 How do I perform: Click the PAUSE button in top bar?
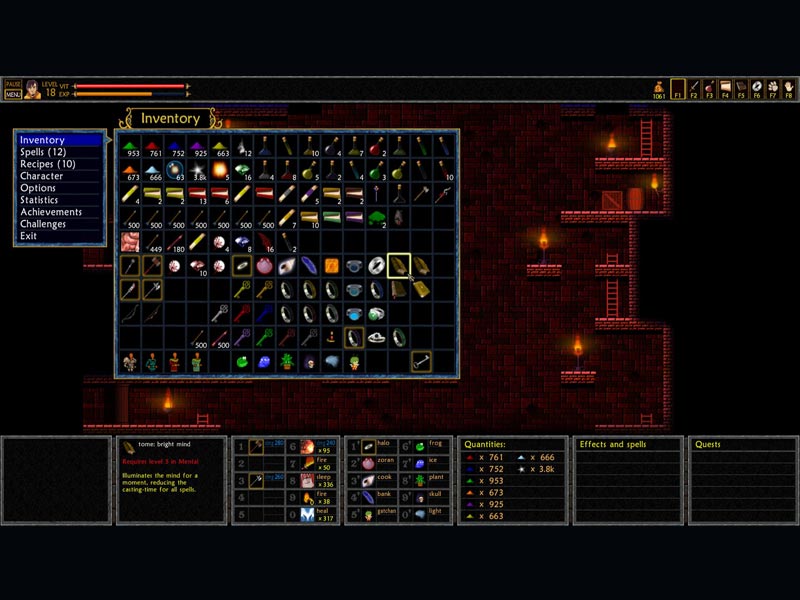(x=13, y=84)
